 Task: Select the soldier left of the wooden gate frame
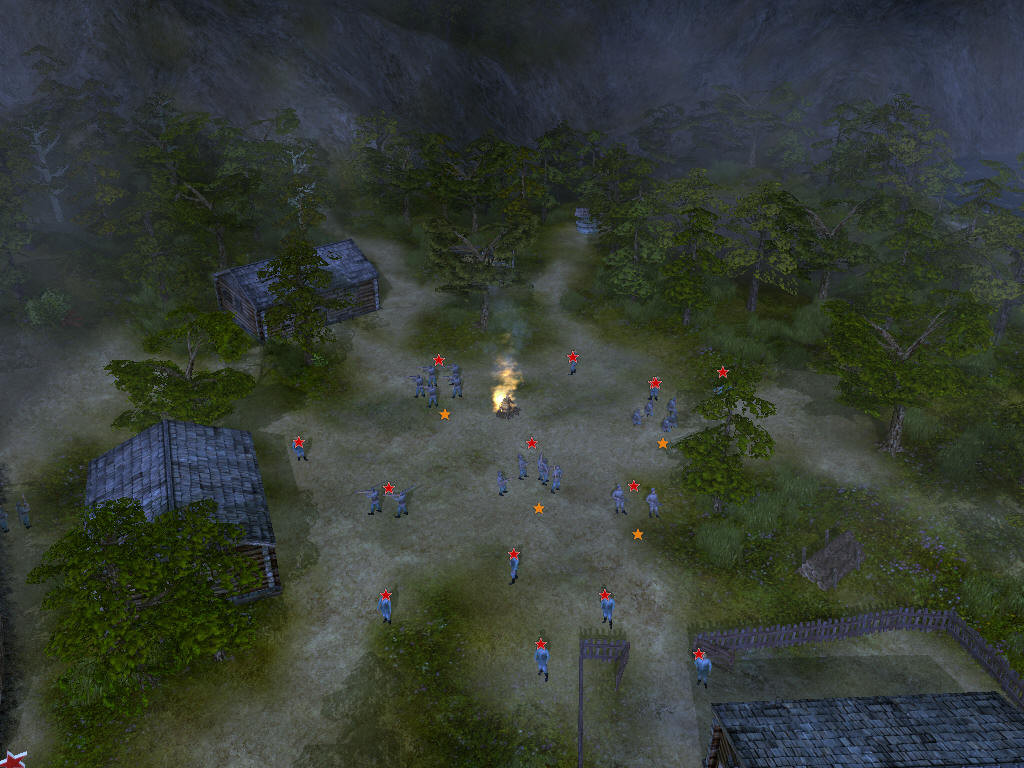click(542, 660)
